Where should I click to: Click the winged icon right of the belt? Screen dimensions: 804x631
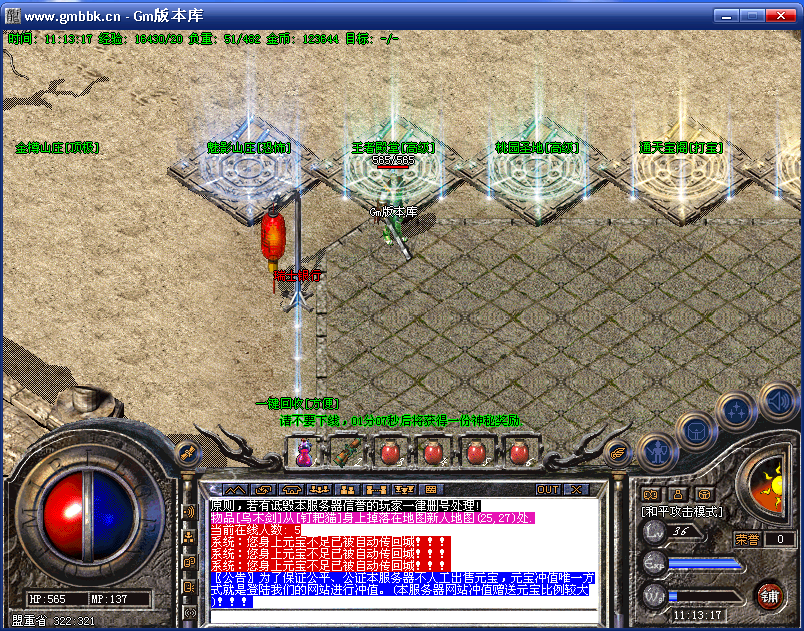[617, 453]
